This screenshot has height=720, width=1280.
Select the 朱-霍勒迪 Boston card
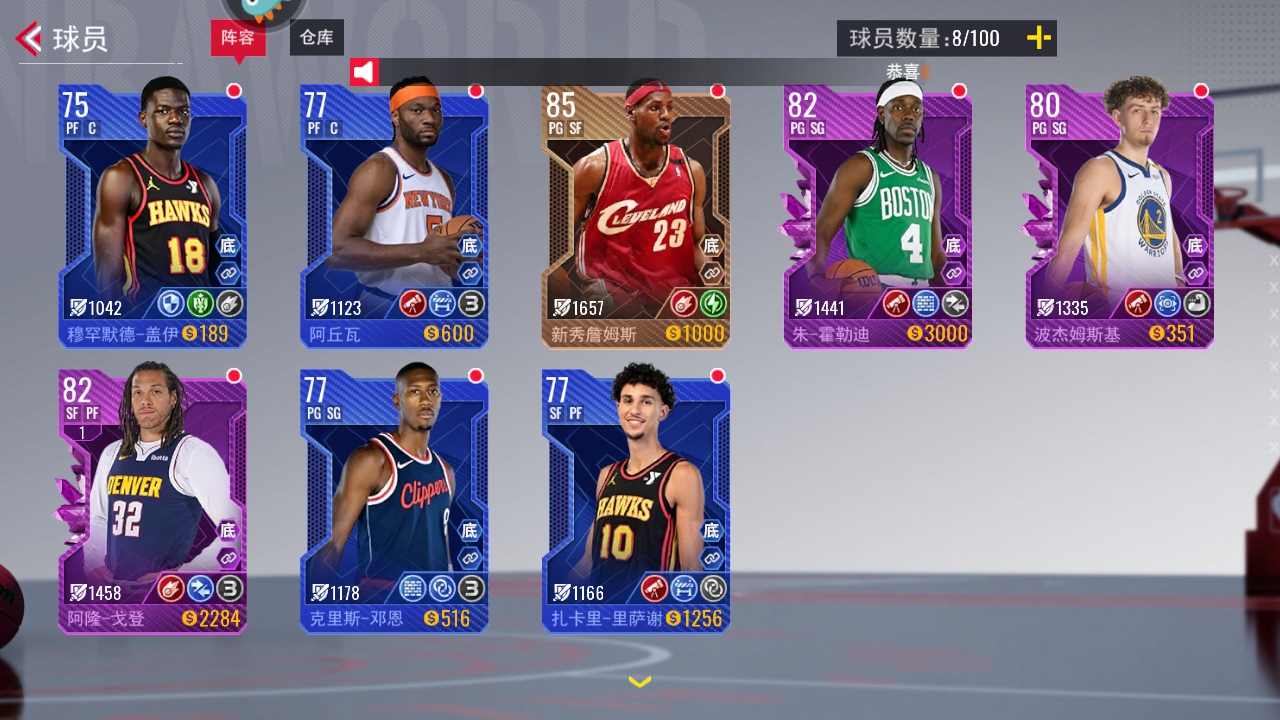878,215
